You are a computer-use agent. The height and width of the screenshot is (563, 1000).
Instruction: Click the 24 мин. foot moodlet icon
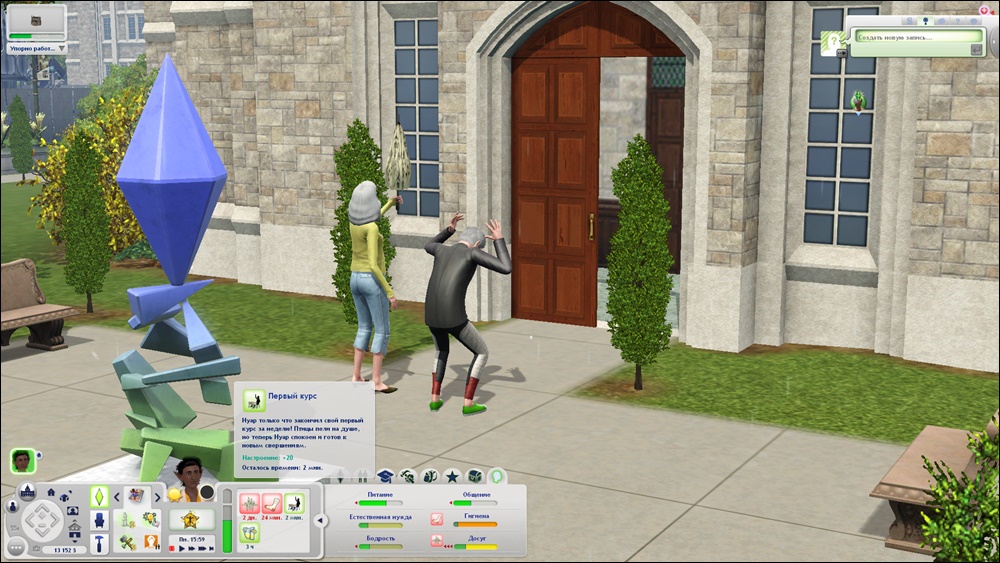pos(271,502)
